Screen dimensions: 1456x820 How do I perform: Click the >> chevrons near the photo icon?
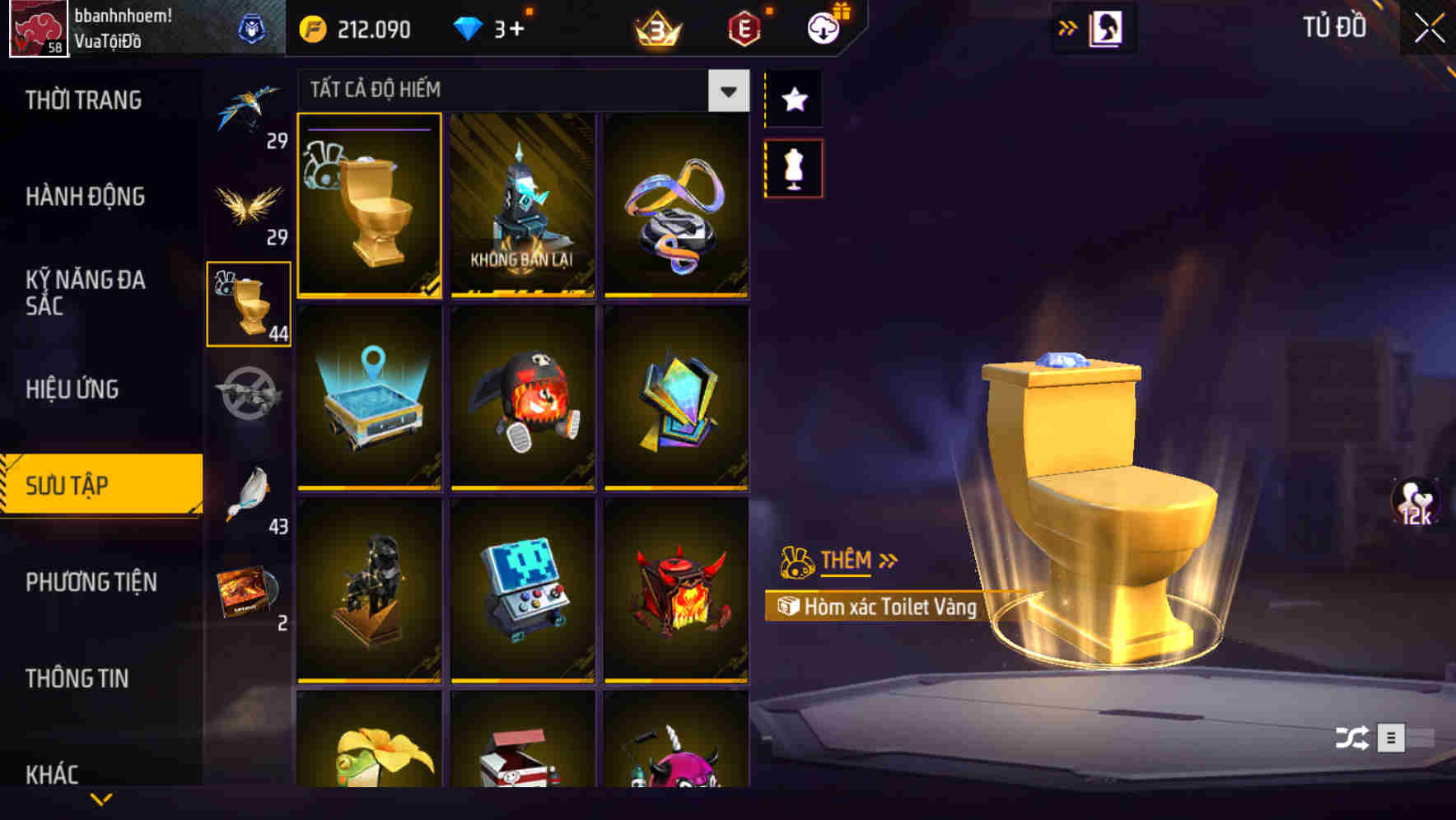(1068, 26)
